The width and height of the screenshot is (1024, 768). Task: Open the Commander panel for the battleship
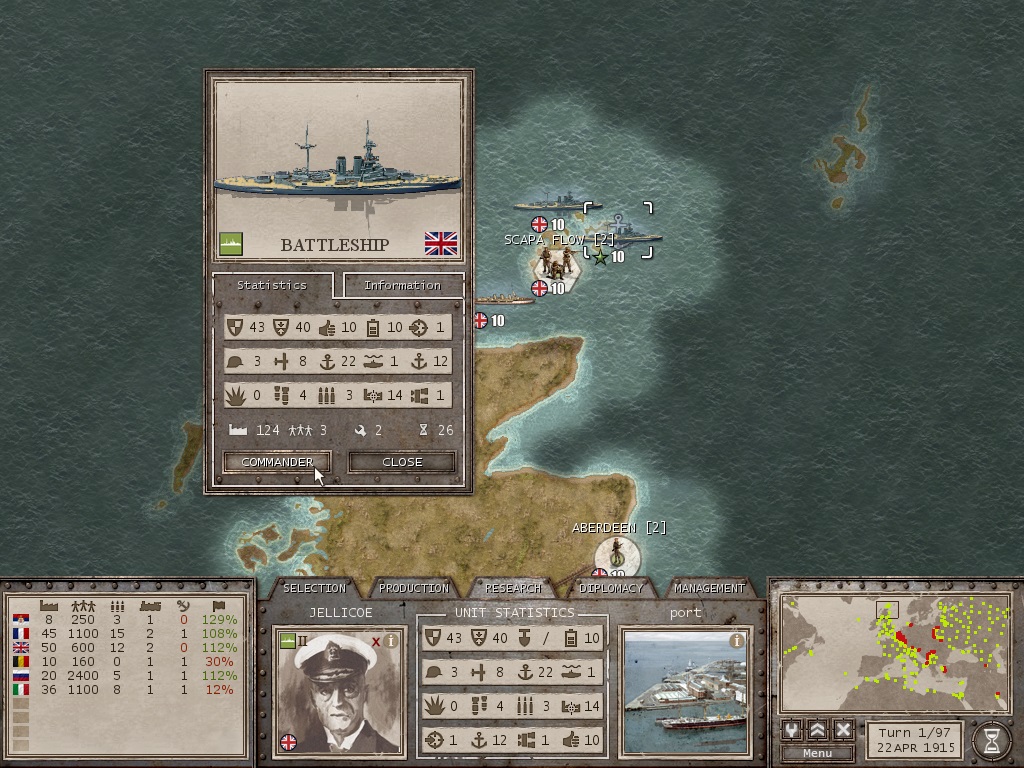tap(277, 462)
